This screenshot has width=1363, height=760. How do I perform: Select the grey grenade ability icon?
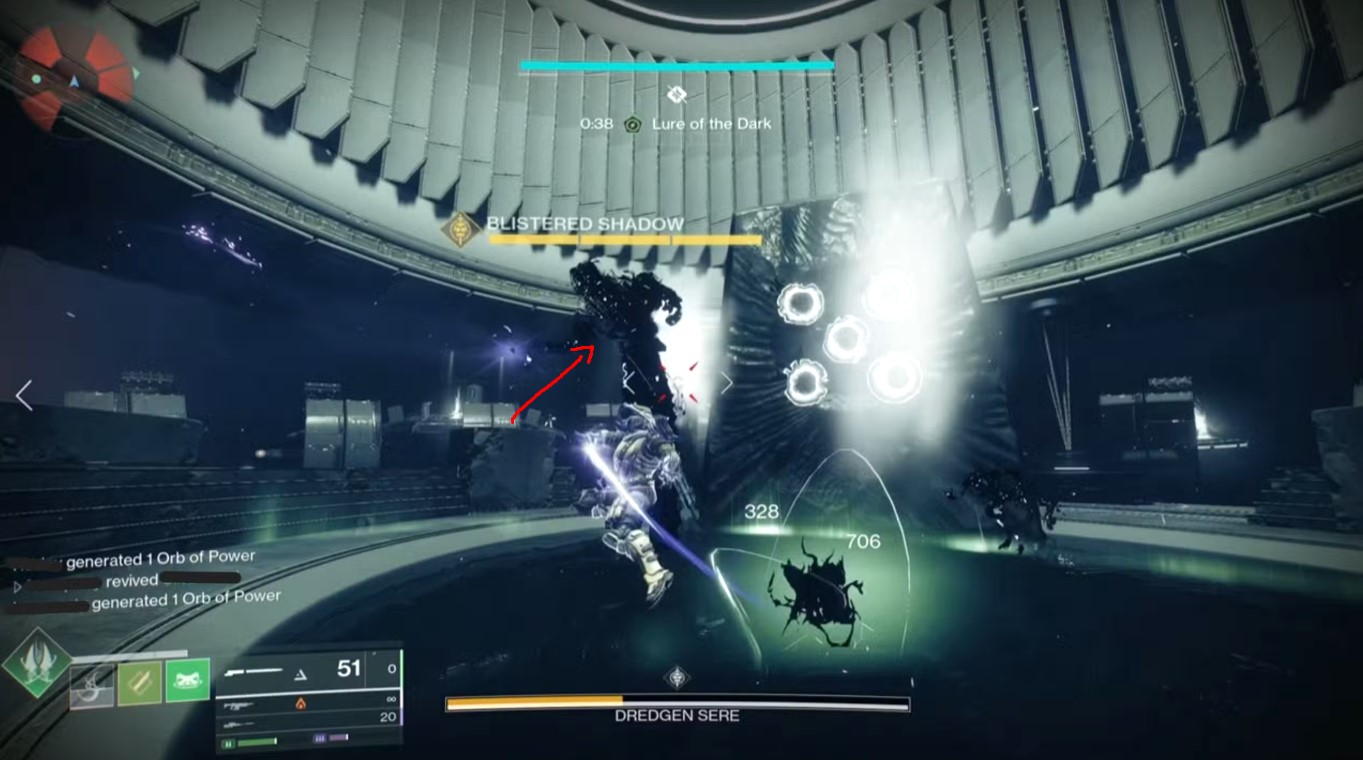click(x=91, y=684)
